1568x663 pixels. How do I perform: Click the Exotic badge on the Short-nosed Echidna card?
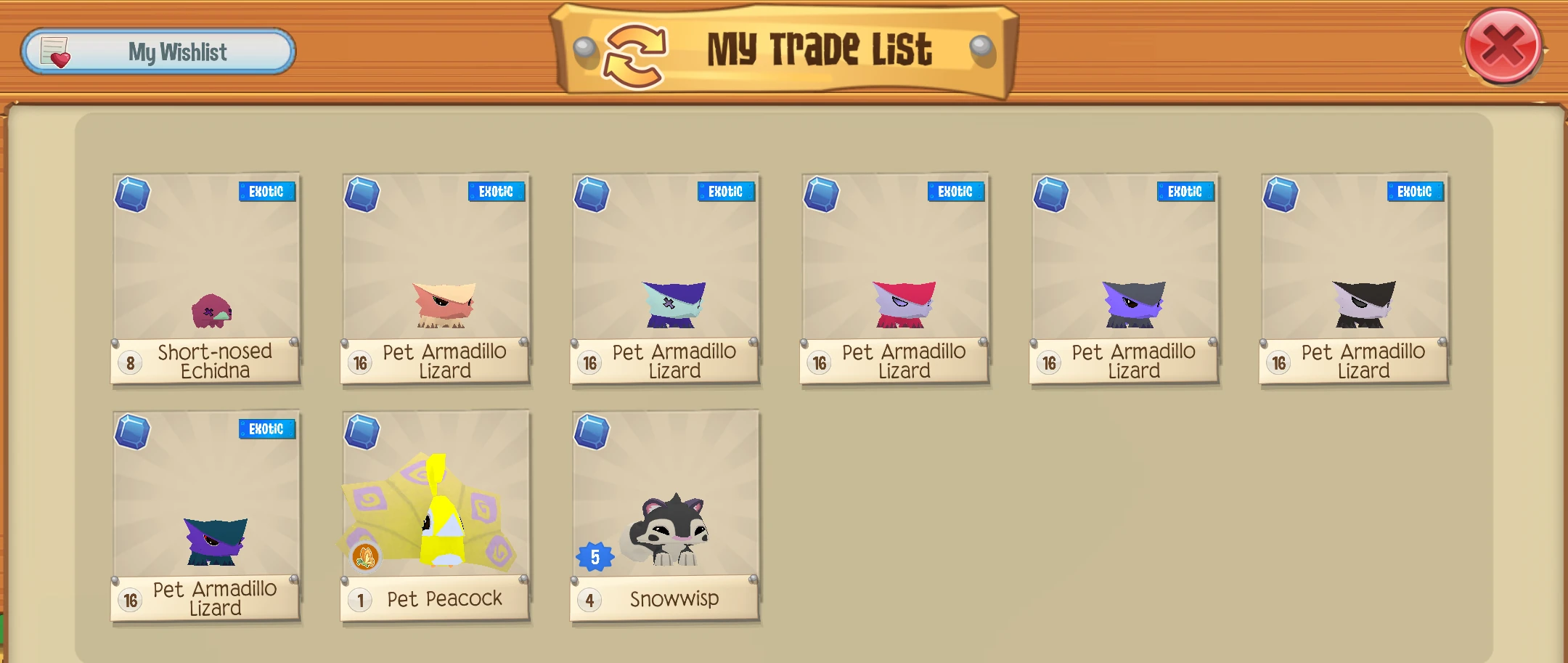point(266,190)
